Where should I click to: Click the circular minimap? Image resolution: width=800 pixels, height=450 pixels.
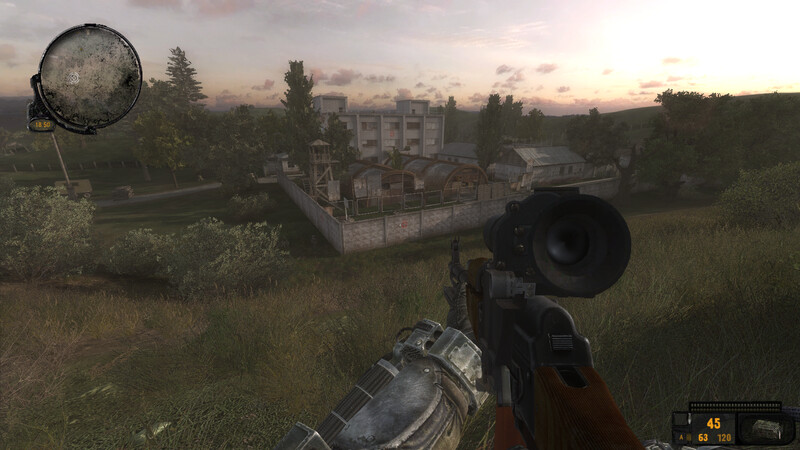[89, 76]
